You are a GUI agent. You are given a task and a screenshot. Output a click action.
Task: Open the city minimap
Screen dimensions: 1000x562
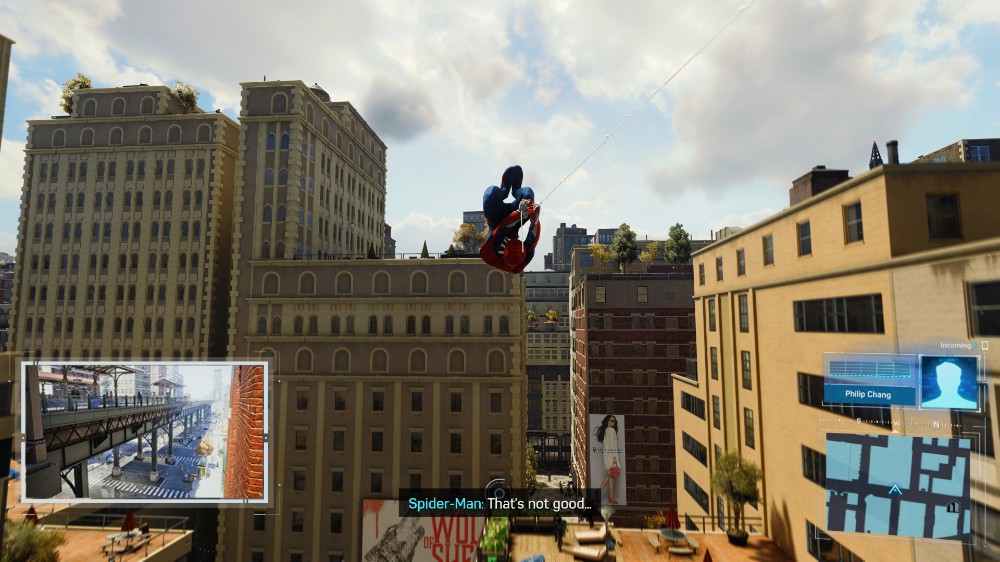(x=897, y=484)
